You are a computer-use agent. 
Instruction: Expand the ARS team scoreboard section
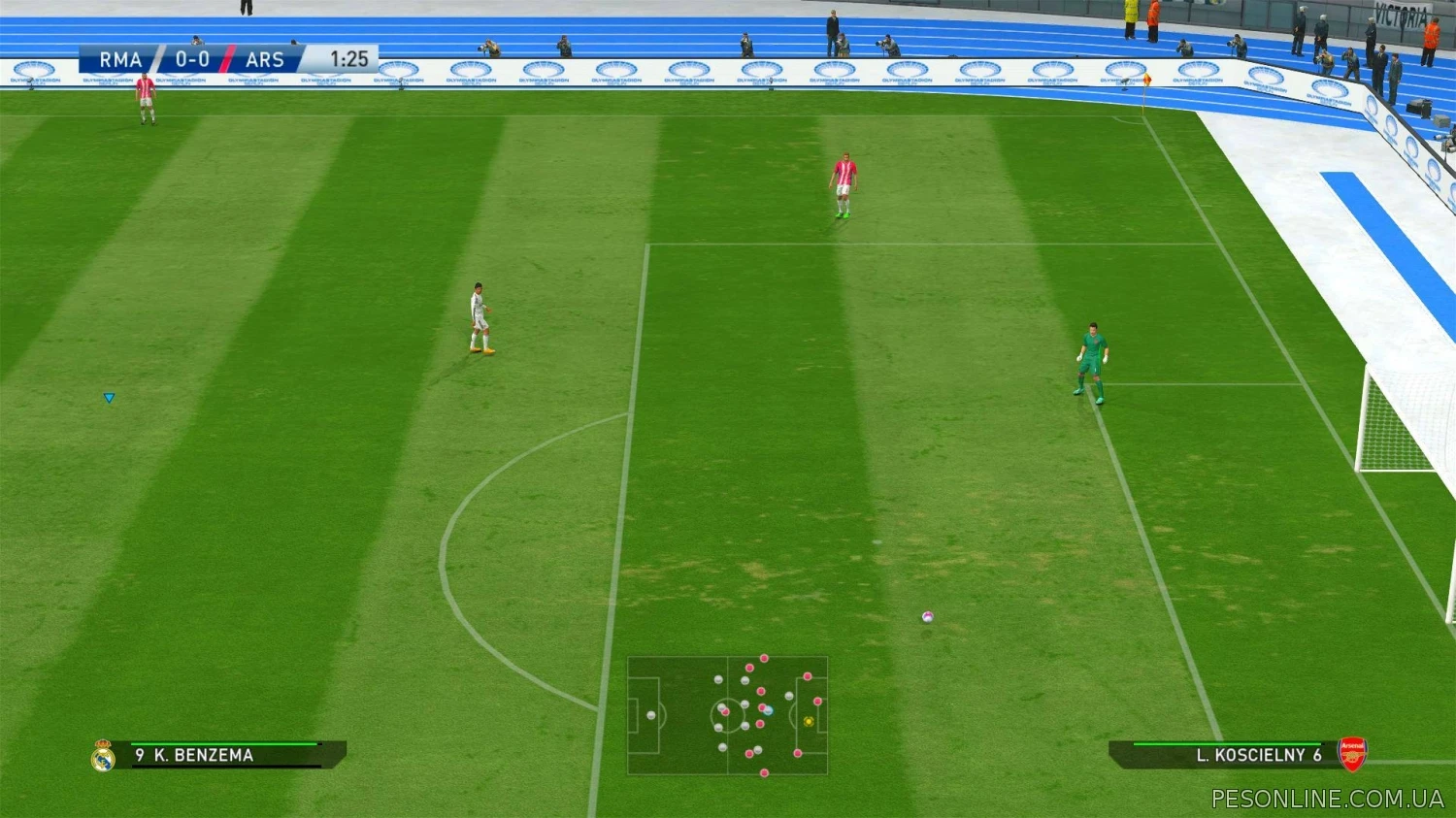(266, 59)
